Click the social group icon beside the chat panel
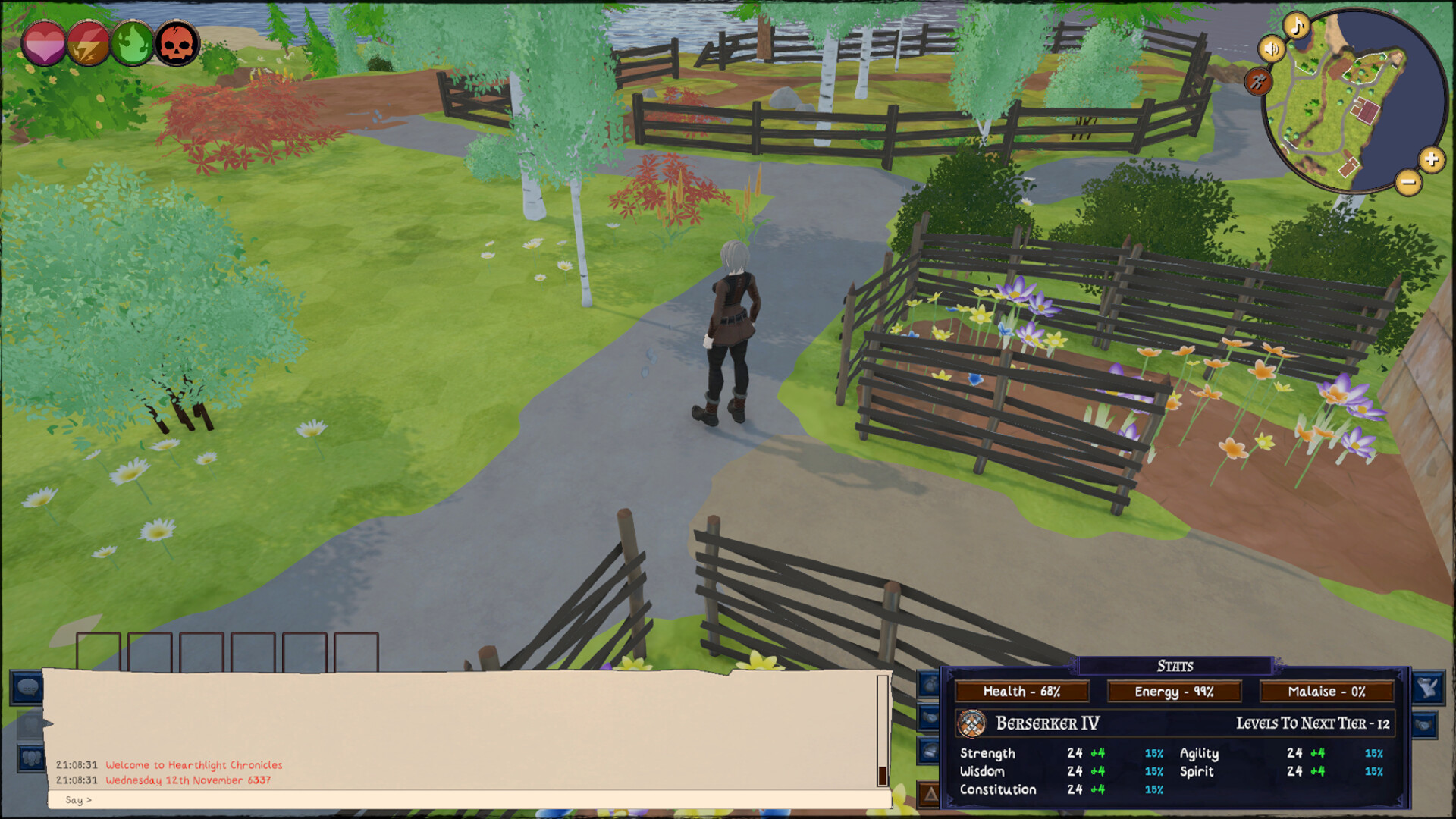 click(x=30, y=757)
